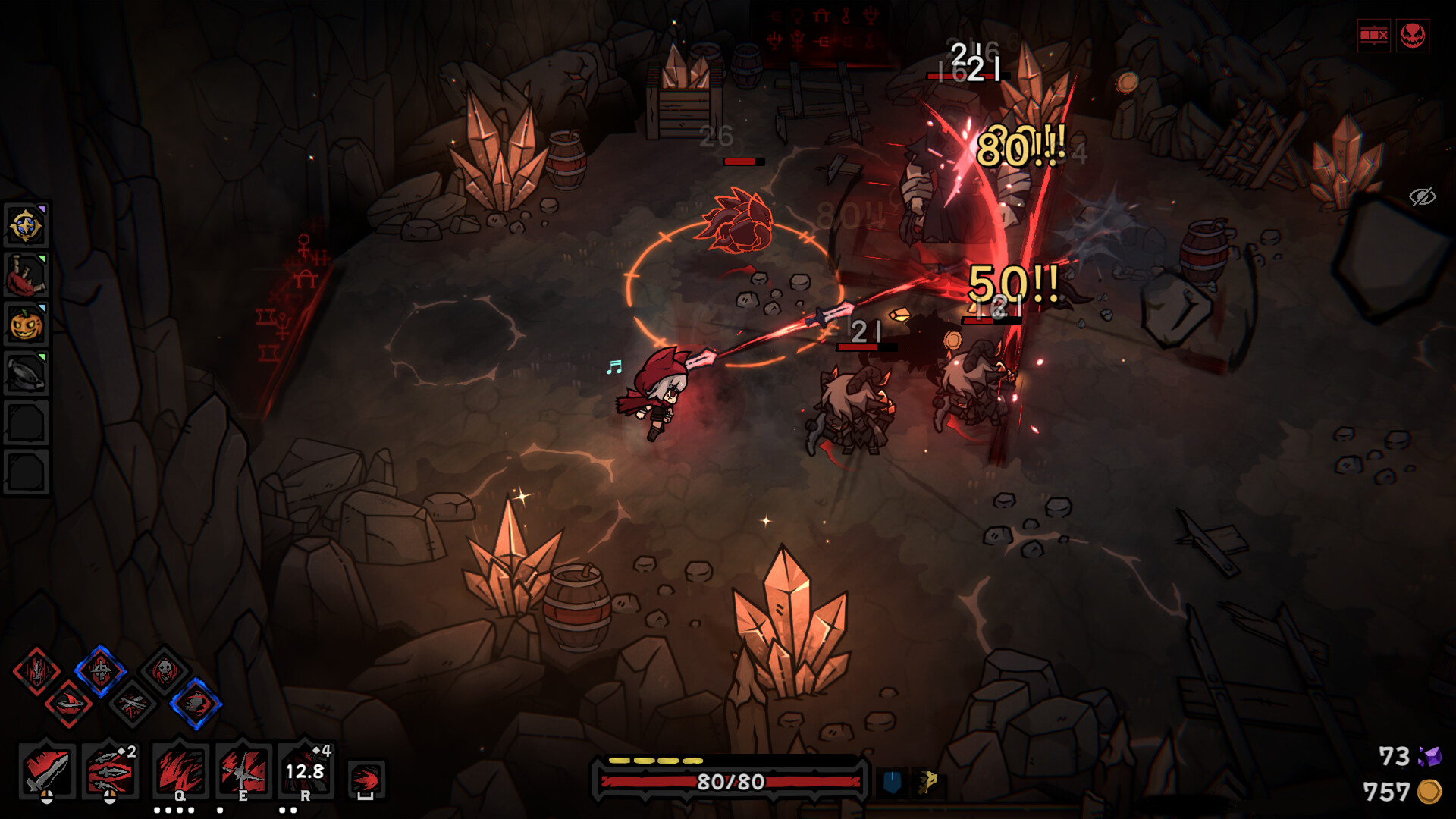The height and width of the screenshot is (819, 1456).
Task: Click the skull talent diamond
Action: pos(163,670)
